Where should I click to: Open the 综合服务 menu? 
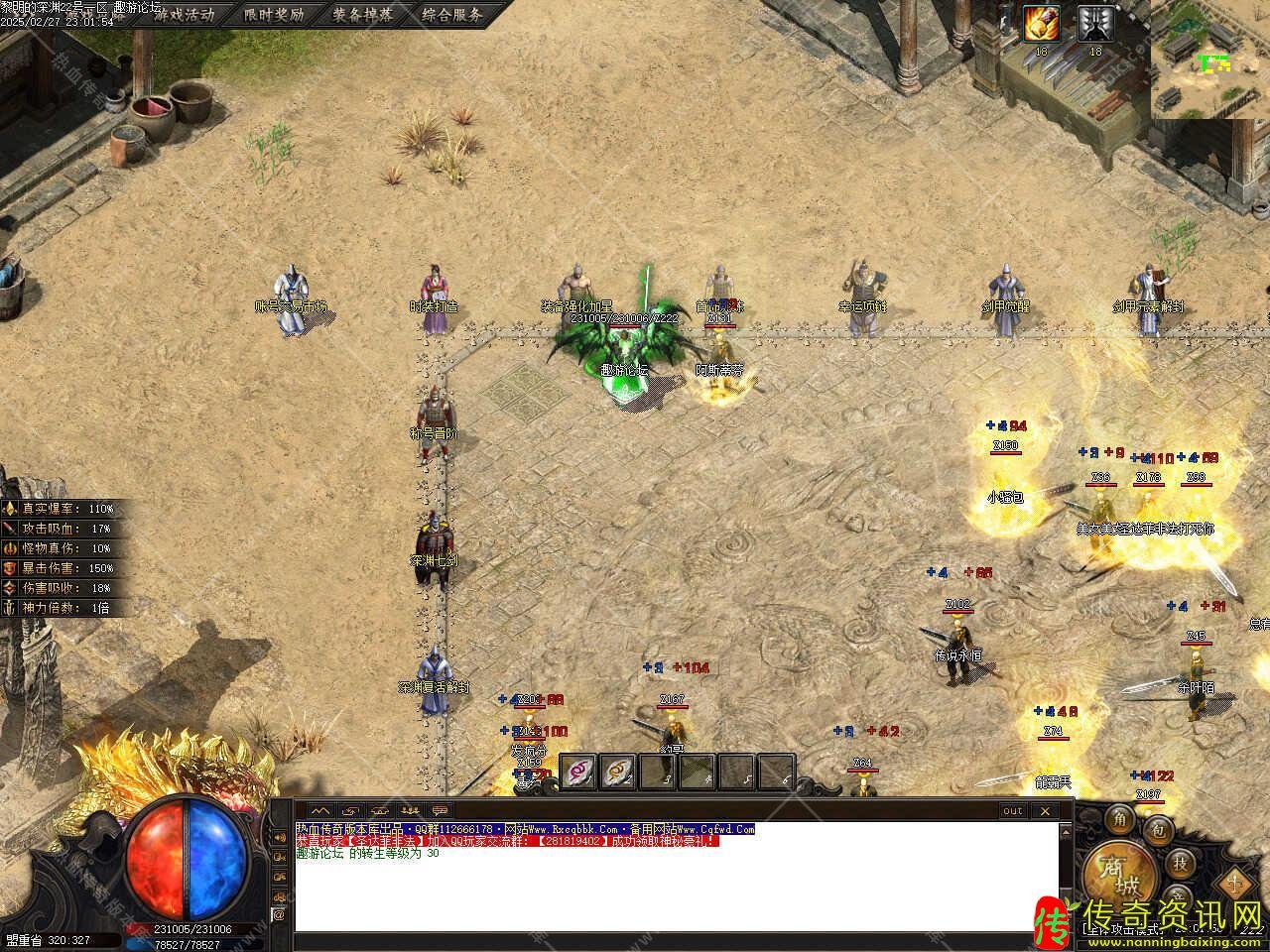[452, 15]
